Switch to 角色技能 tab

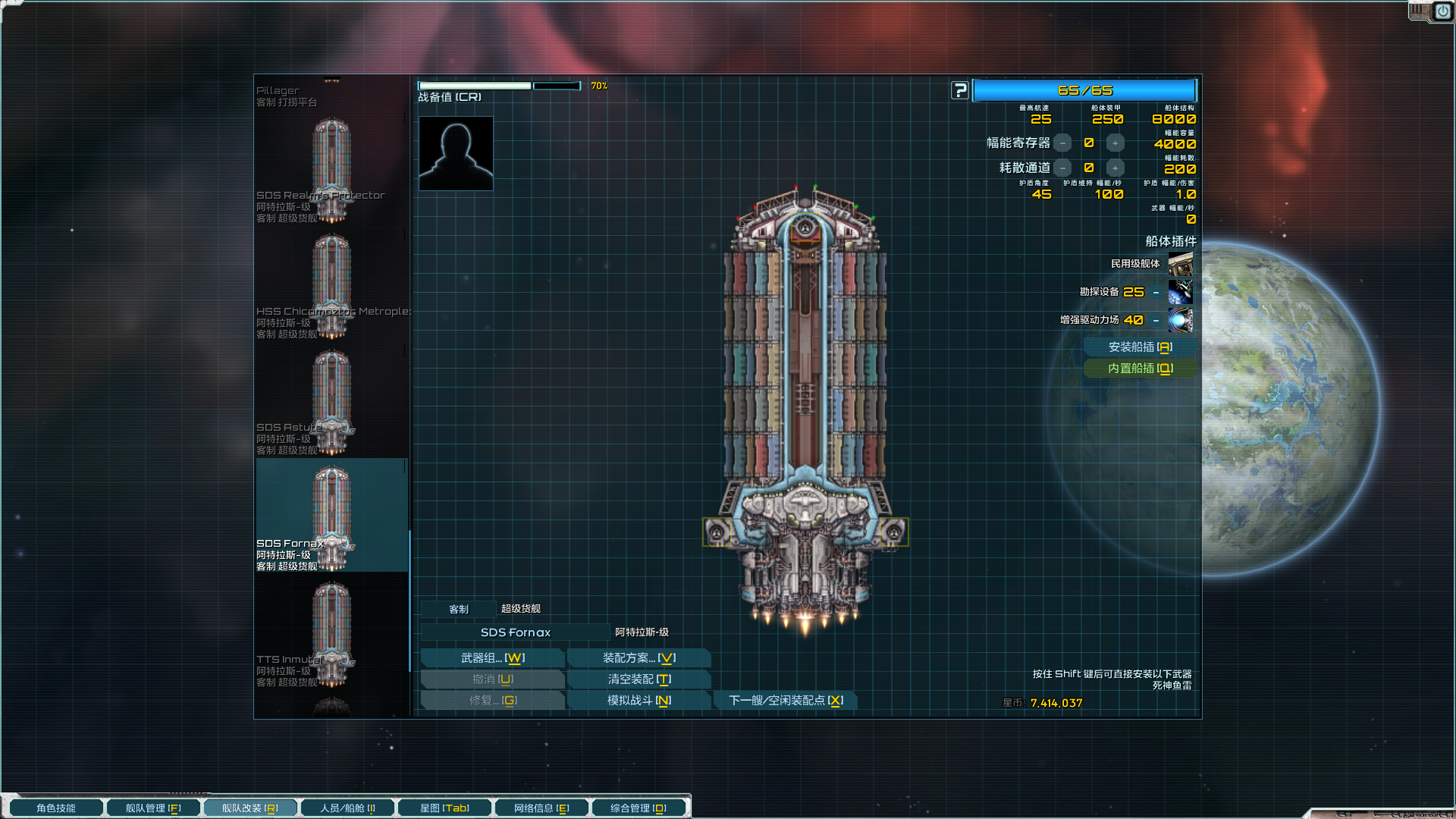pos(56,808)
